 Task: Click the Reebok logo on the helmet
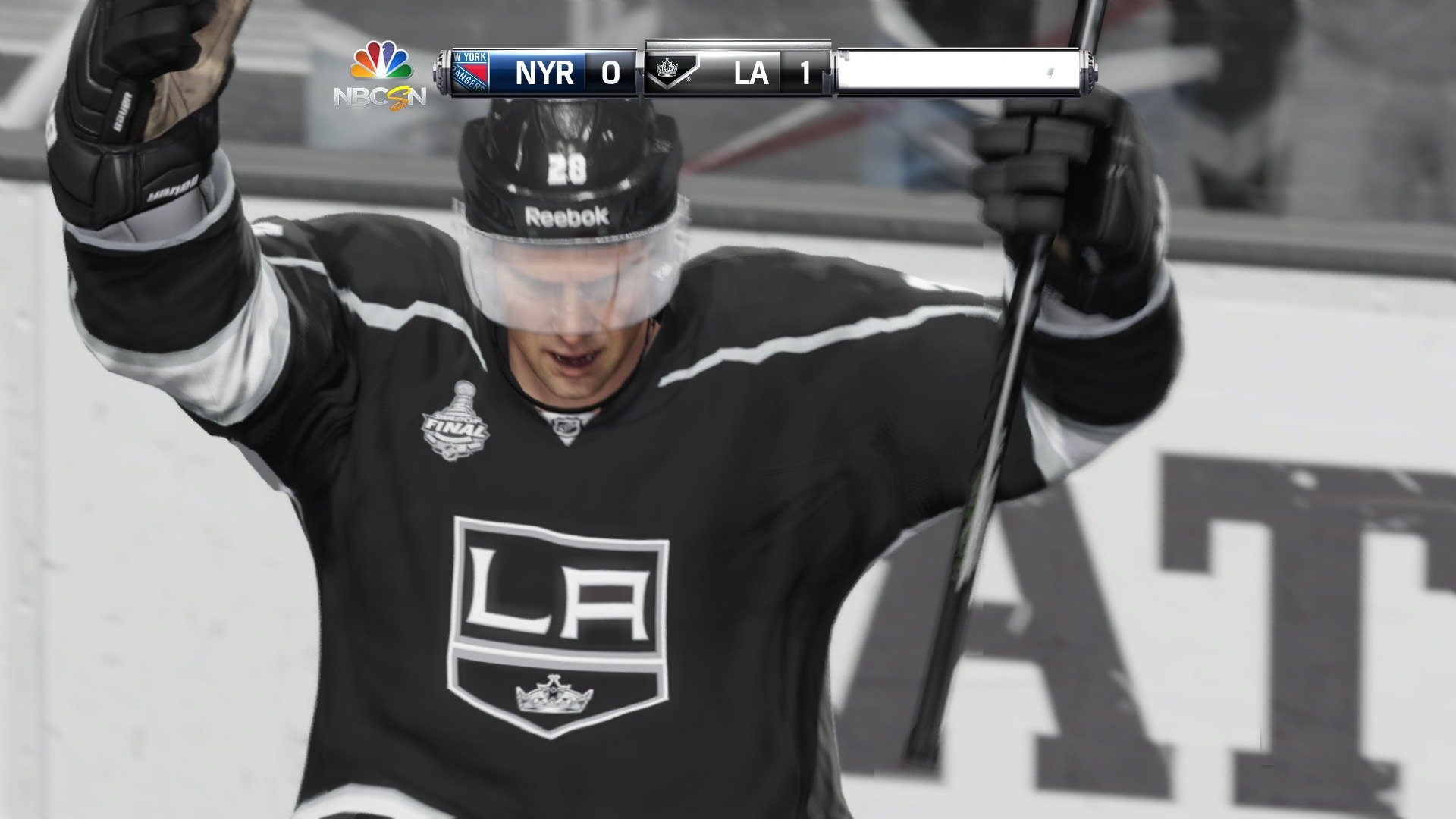tap(567, 215)
